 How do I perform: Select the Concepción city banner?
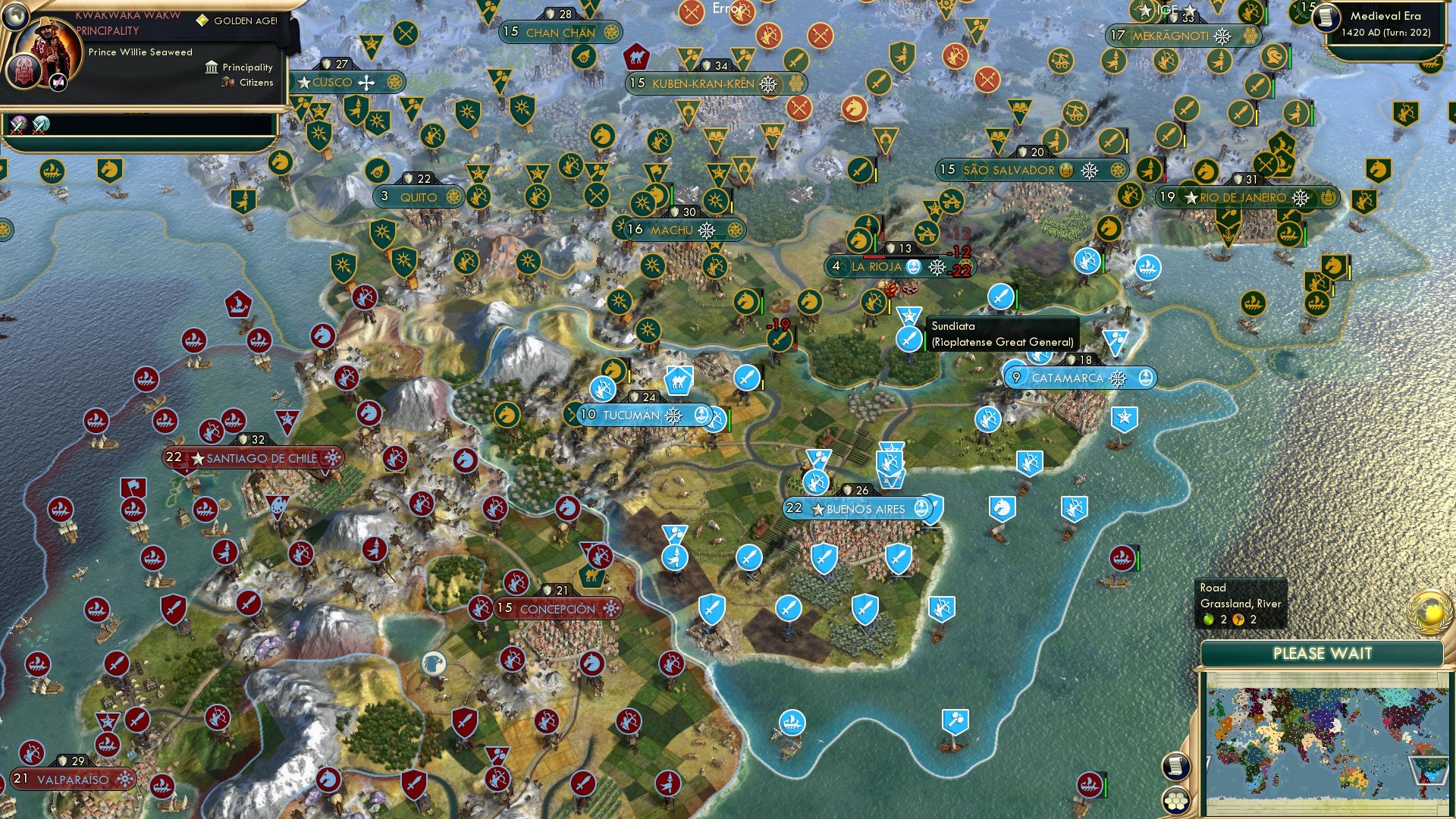[557, 609]
